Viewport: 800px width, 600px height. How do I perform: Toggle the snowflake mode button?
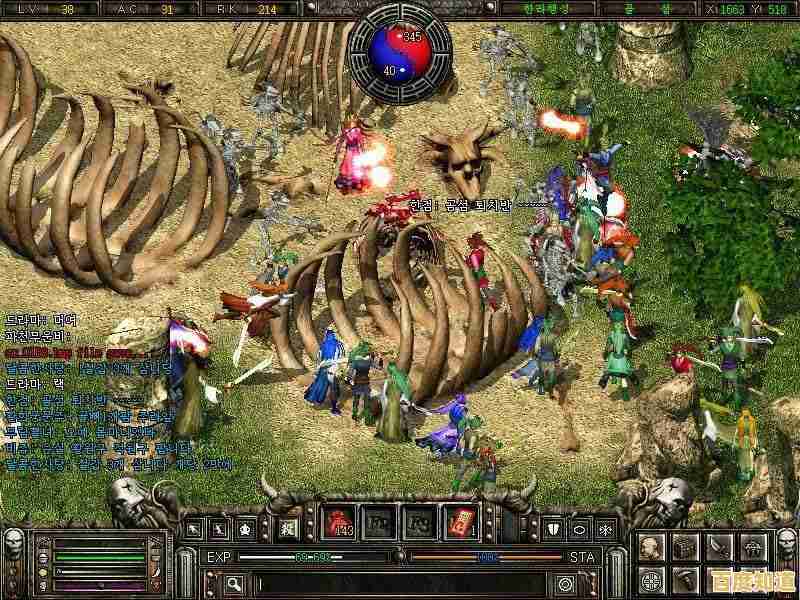coord(605,526)
